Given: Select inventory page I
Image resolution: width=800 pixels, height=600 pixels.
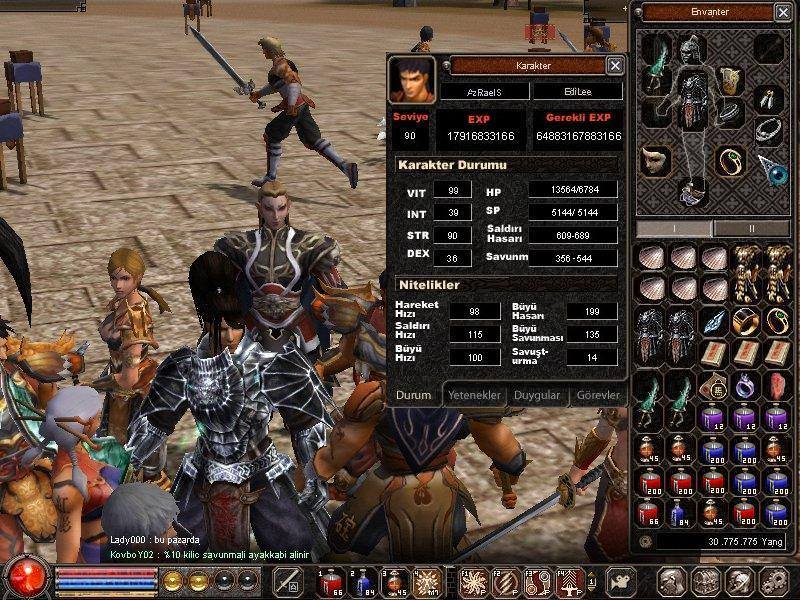Looking at the screenshot, I should click(675, 228).
